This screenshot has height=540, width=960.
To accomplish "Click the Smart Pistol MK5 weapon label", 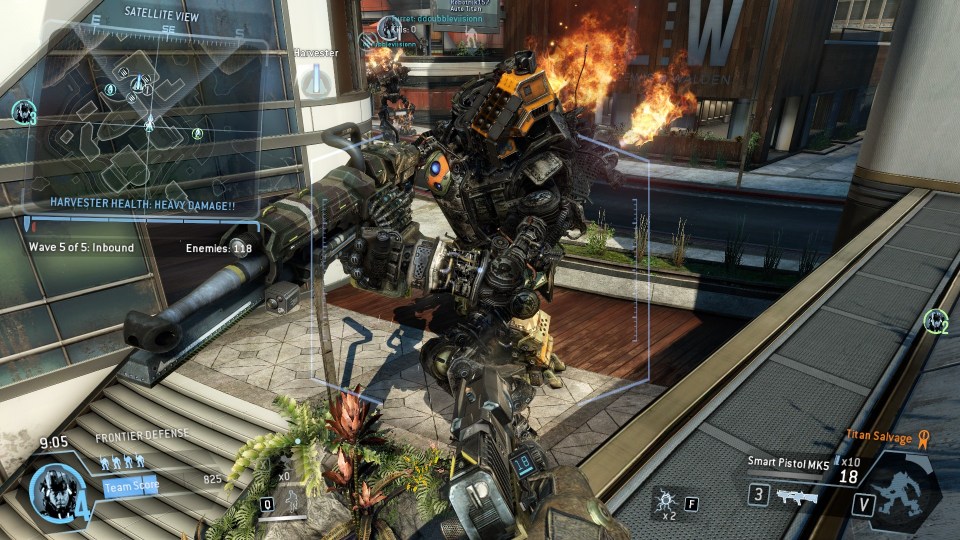I will coord(785,462).
